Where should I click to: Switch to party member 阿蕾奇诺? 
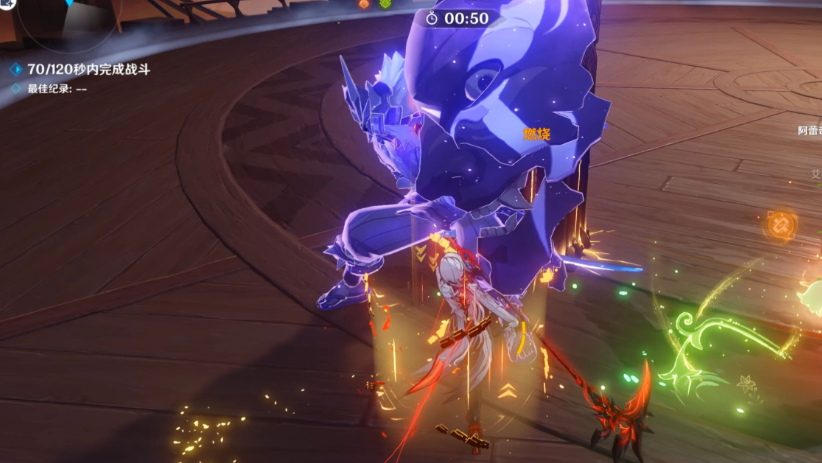[x=809, y=131]
